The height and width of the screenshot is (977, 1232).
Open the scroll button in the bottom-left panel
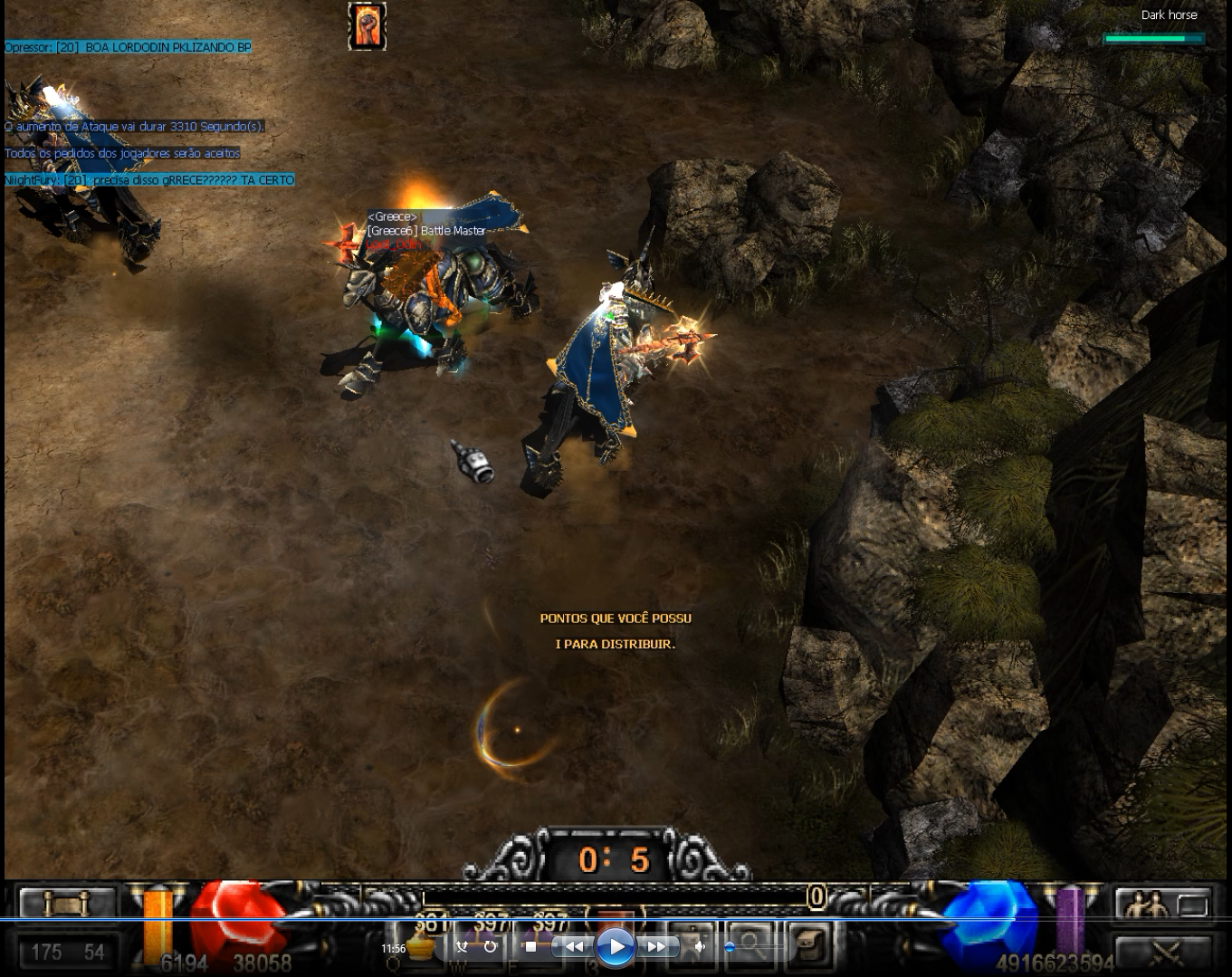click(x=67, y=903)
